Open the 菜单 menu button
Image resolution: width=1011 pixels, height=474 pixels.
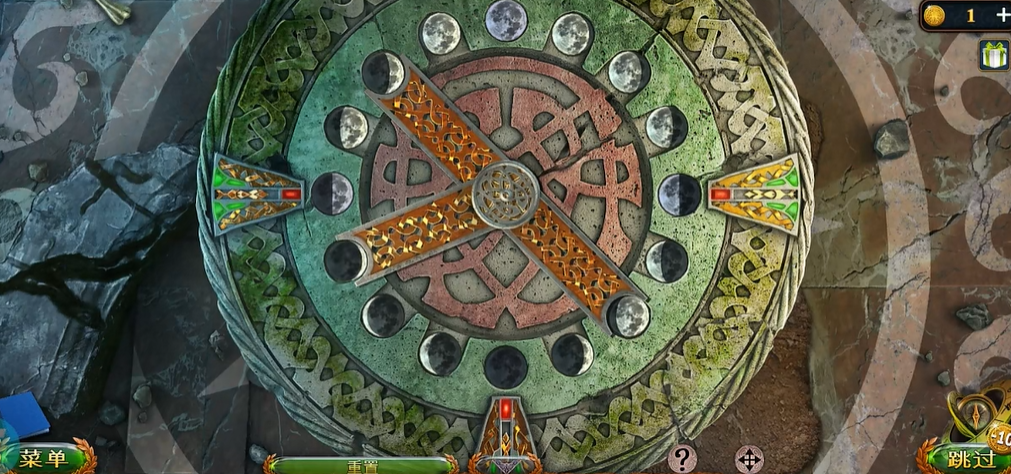click(45, 459)
